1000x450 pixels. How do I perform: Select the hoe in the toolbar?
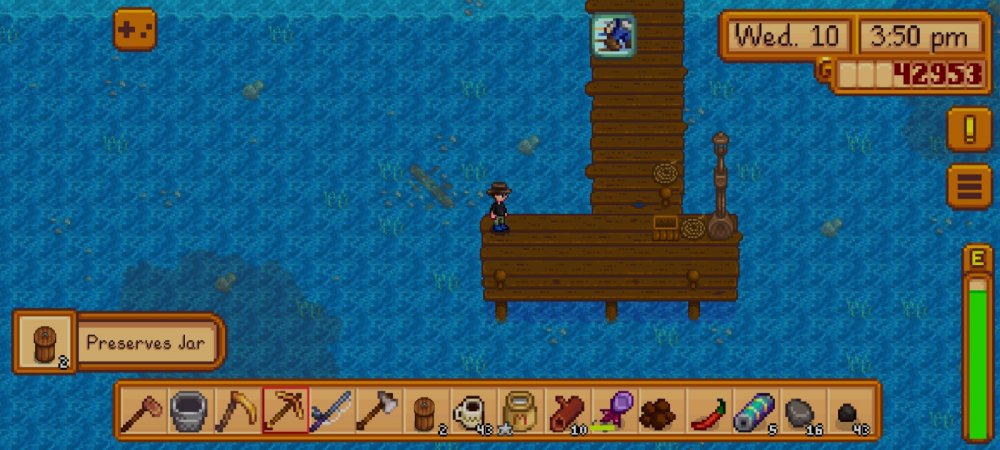142,411
